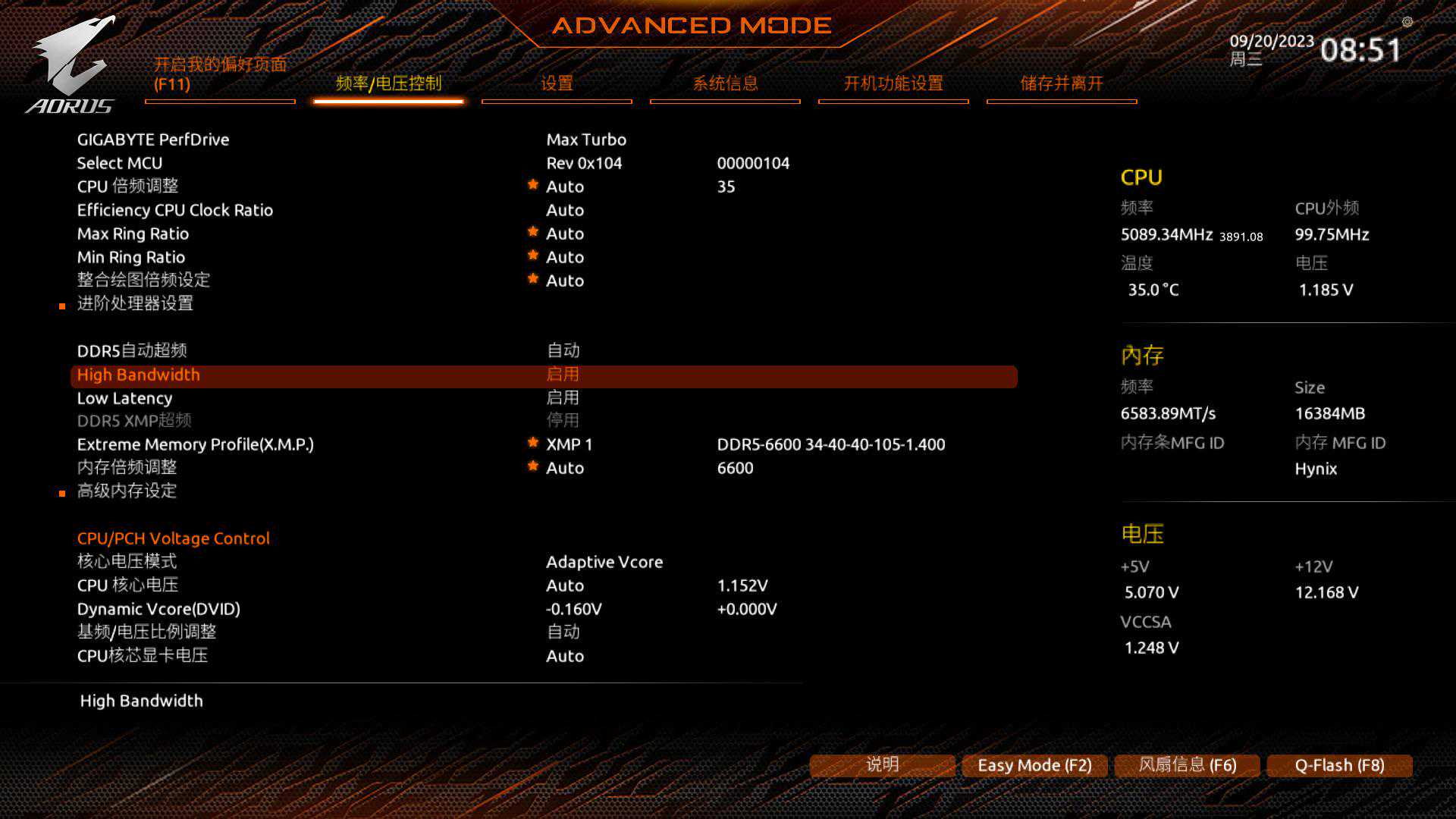Open the 系统信息 tab
Viewport: 1456px width, 819px height.
725,83
